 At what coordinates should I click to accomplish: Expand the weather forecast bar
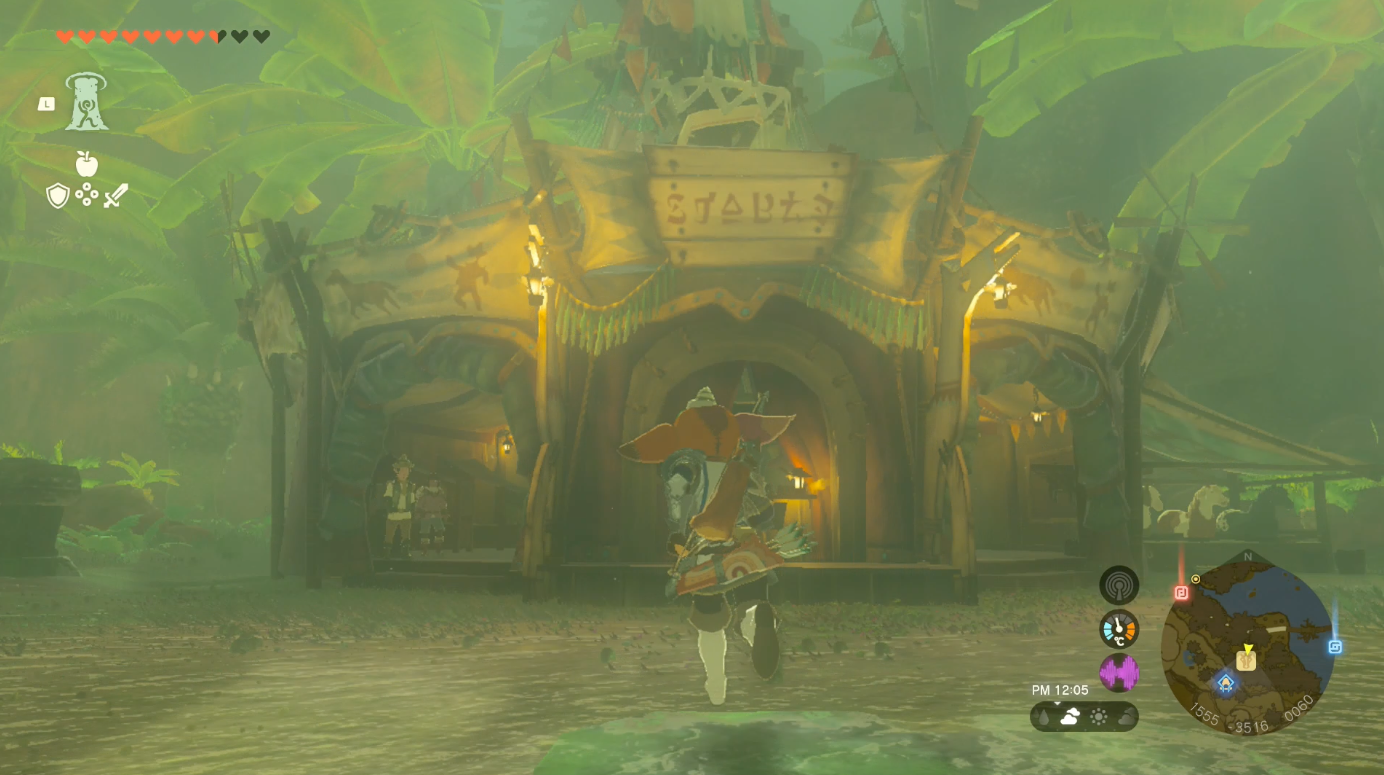(x=1084, y=717)
